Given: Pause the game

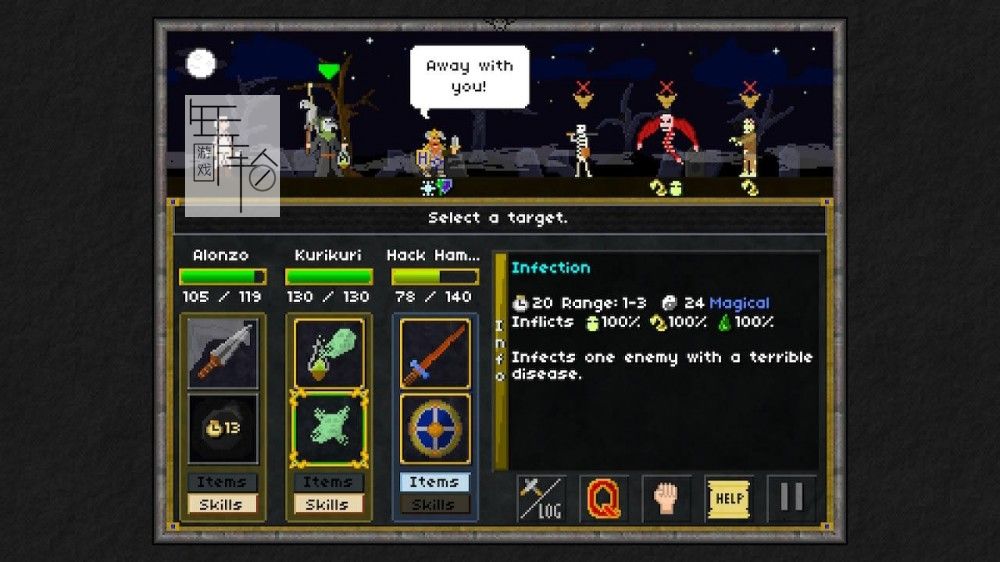Looking at the screenshot, I should [x=791, y=498].
